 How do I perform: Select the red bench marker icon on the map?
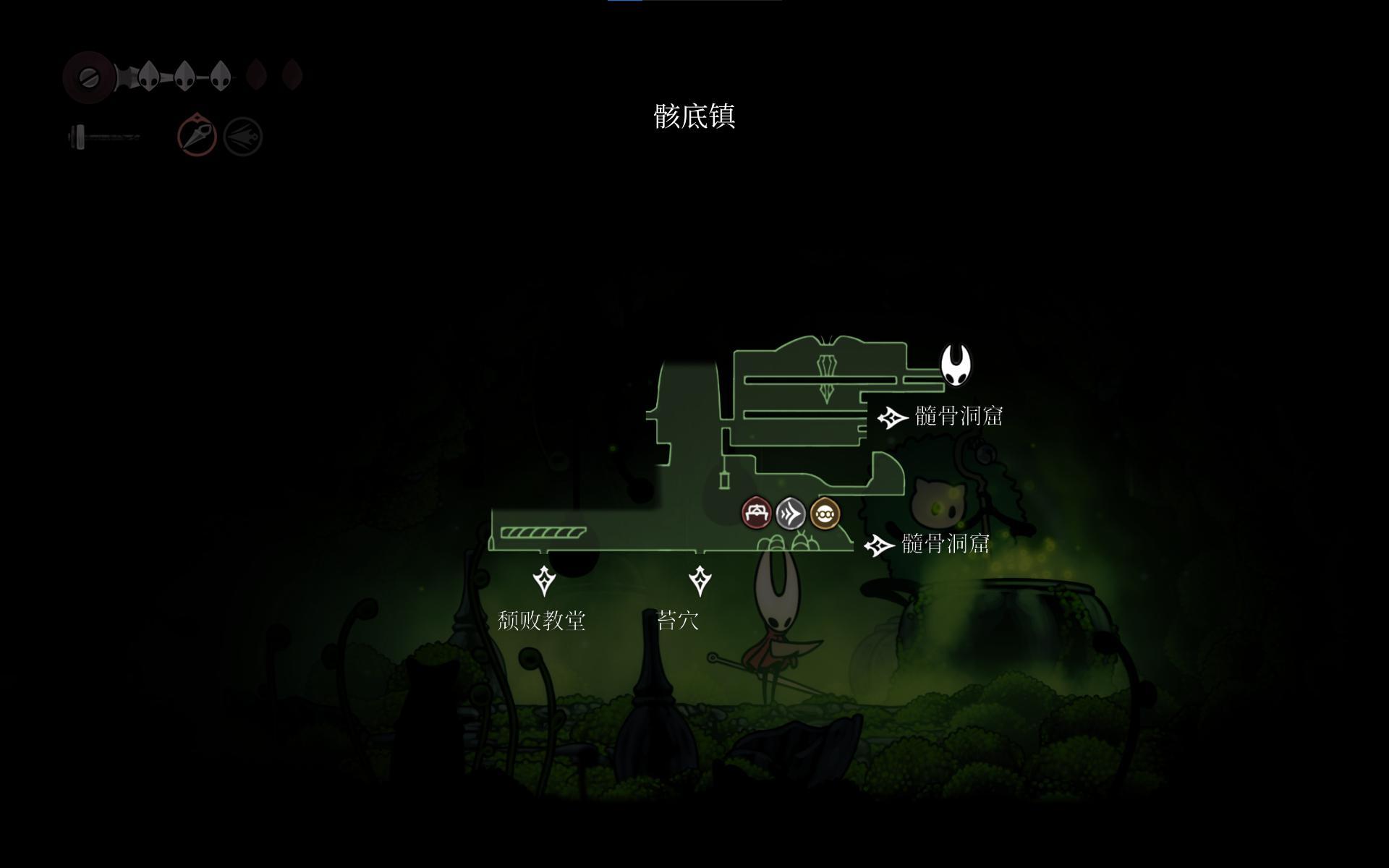click(755, 514)
